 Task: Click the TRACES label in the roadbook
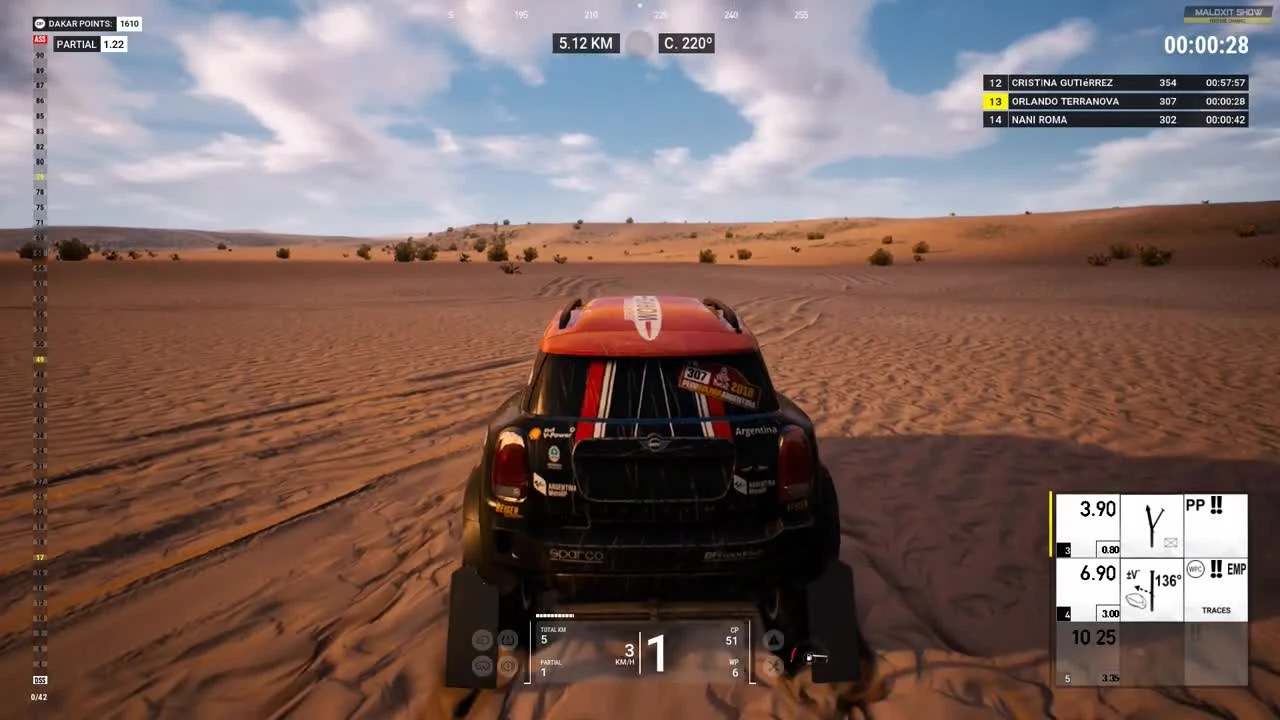point(1215,610)
